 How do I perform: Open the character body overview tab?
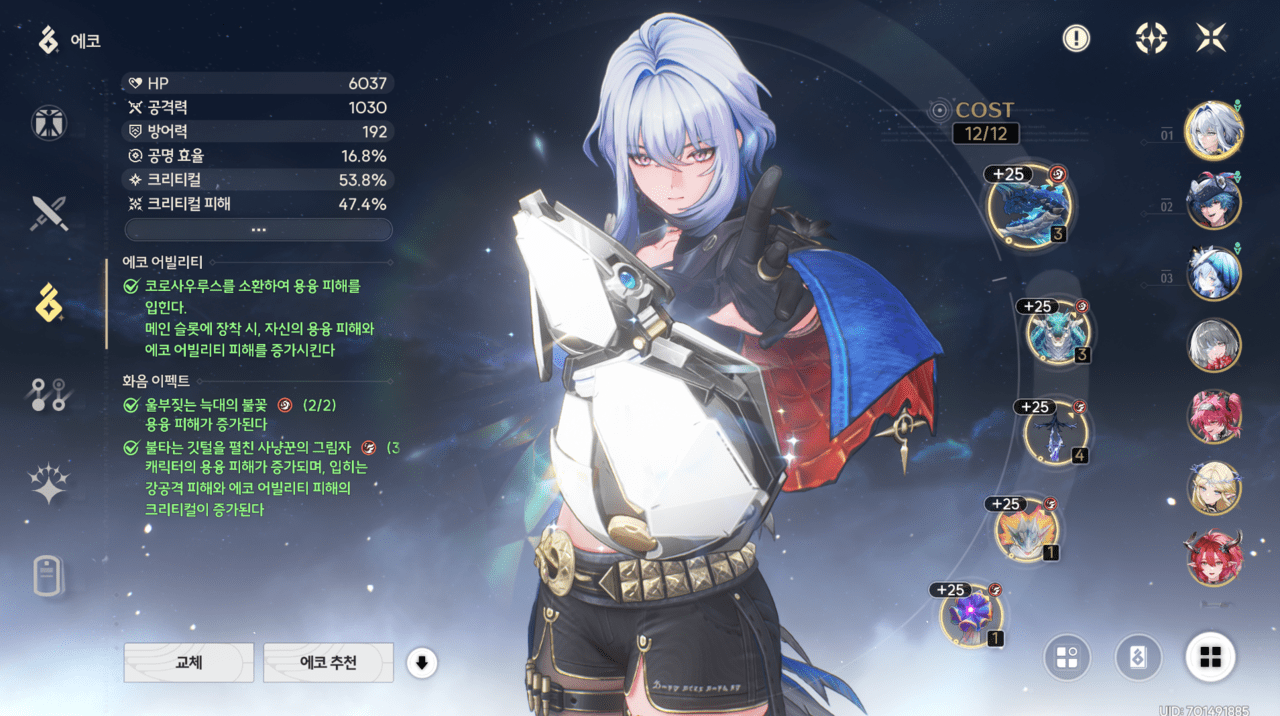pyautogui.click(x=49, y=122)
